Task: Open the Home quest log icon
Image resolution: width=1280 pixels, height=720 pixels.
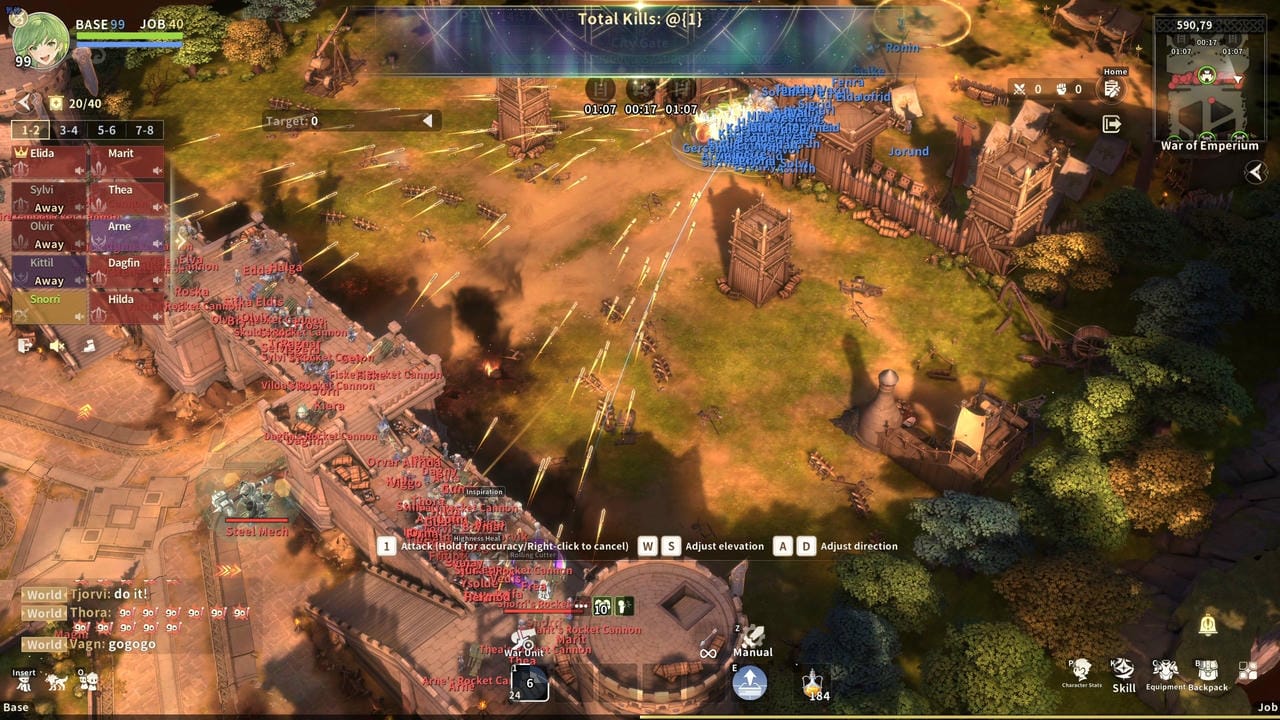Action: click(x=1112, y=89)
